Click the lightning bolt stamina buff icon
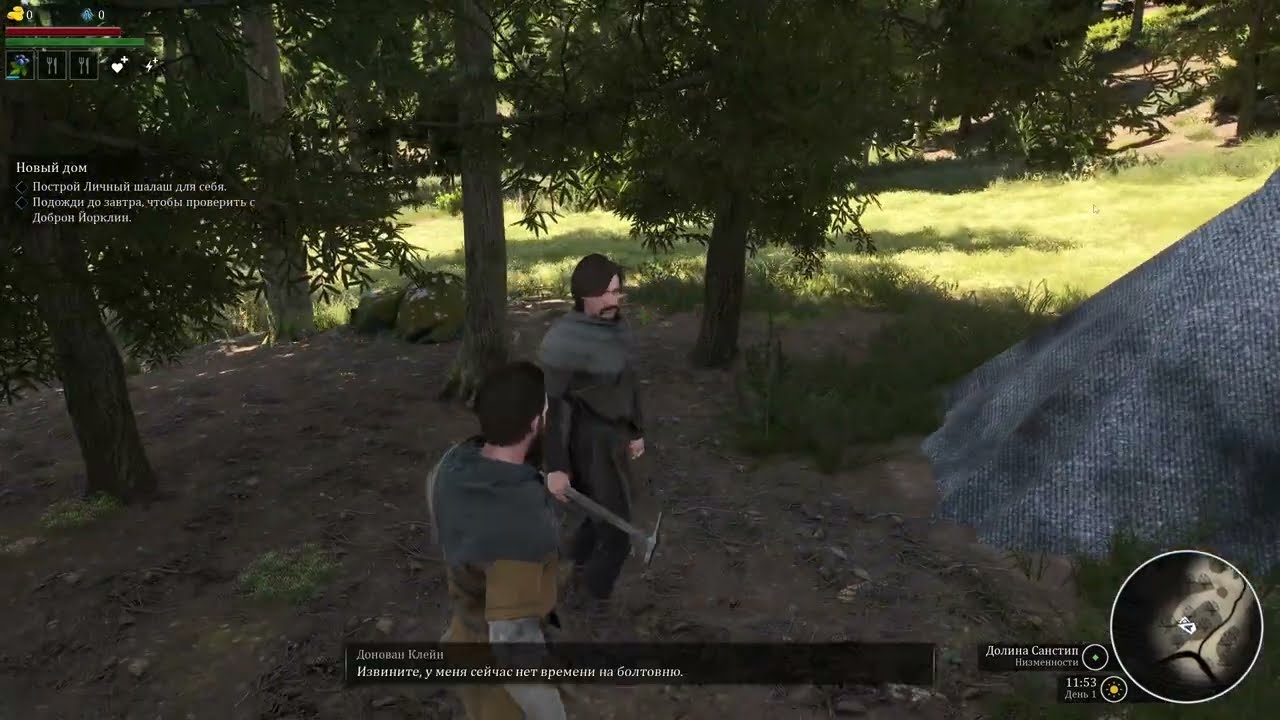Screen dimensions: 1280x720 tap(151, 66)
